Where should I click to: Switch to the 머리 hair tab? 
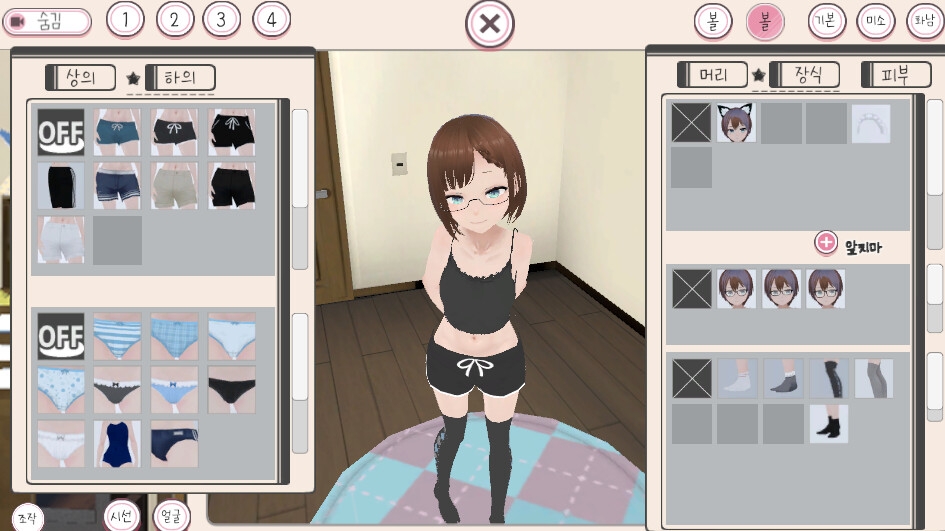pos(713,74)
